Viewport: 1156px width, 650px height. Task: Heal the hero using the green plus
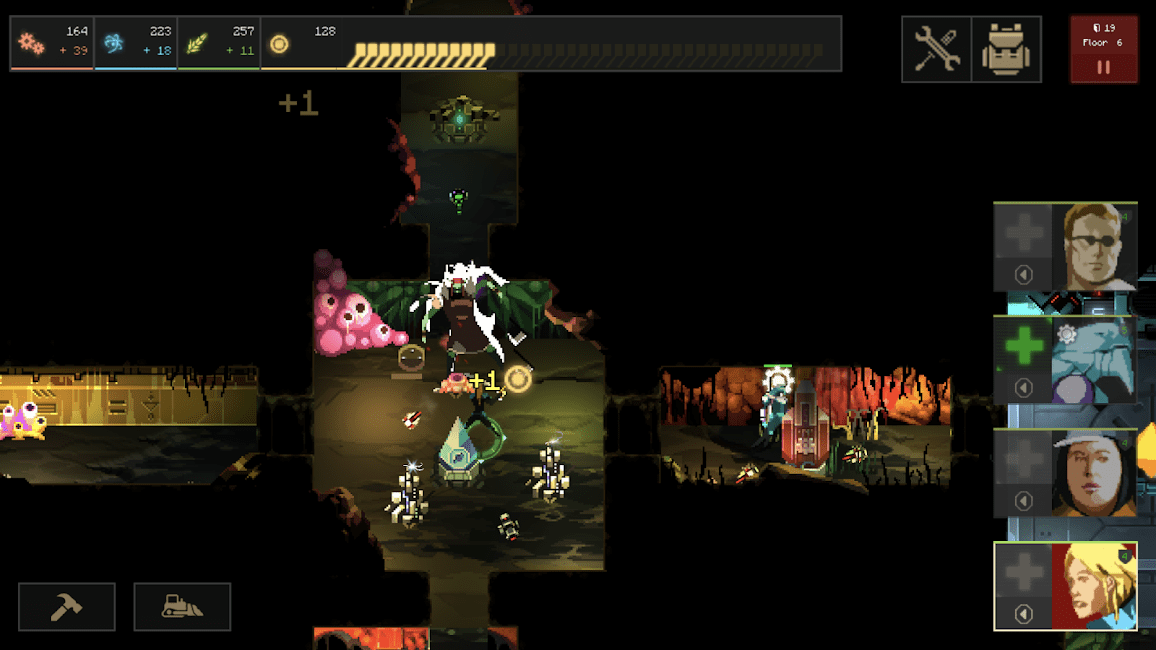(x=1024, y=347)
